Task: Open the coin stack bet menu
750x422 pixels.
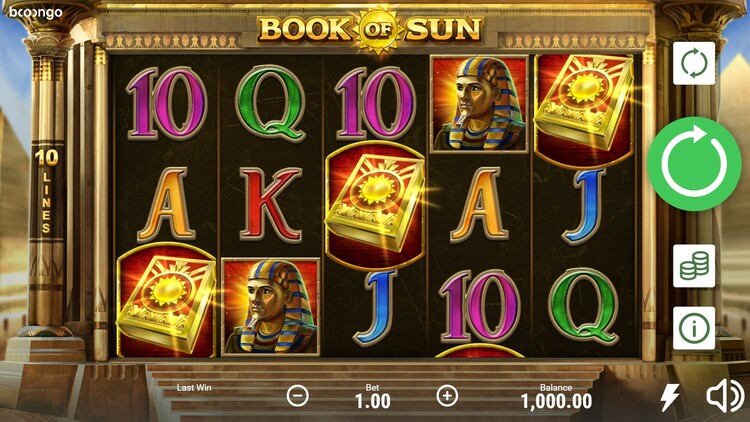Action: tap(693, 266)
